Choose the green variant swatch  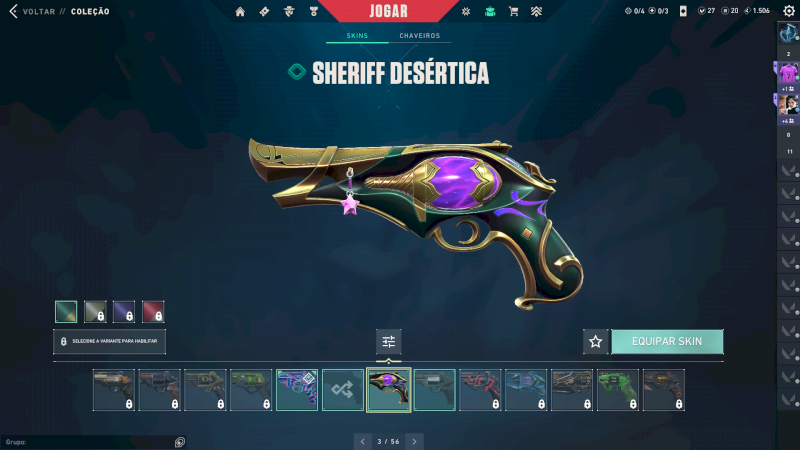tap(66, 312)
